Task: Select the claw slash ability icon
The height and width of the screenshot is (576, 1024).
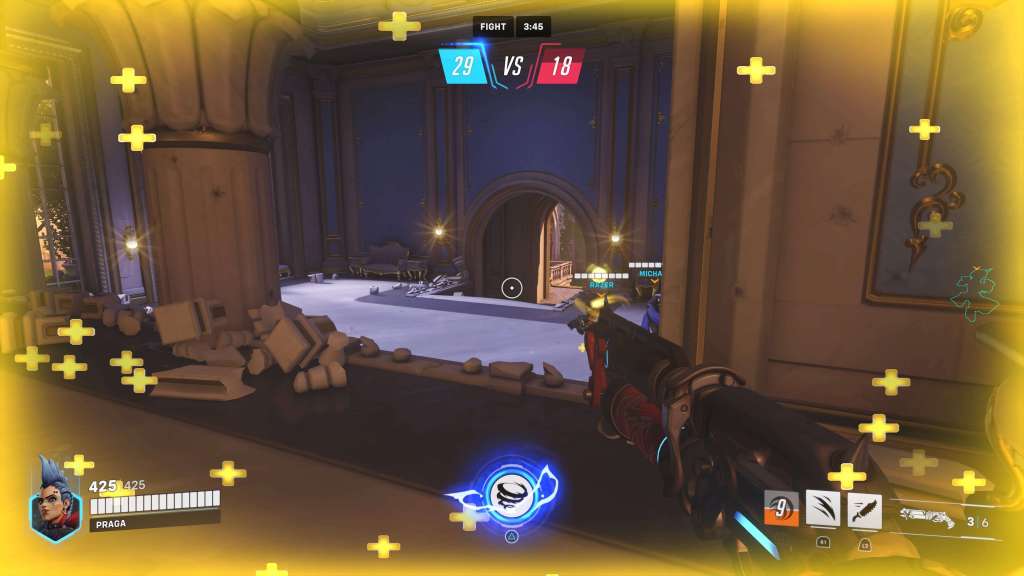Action: tap(823, 509)
